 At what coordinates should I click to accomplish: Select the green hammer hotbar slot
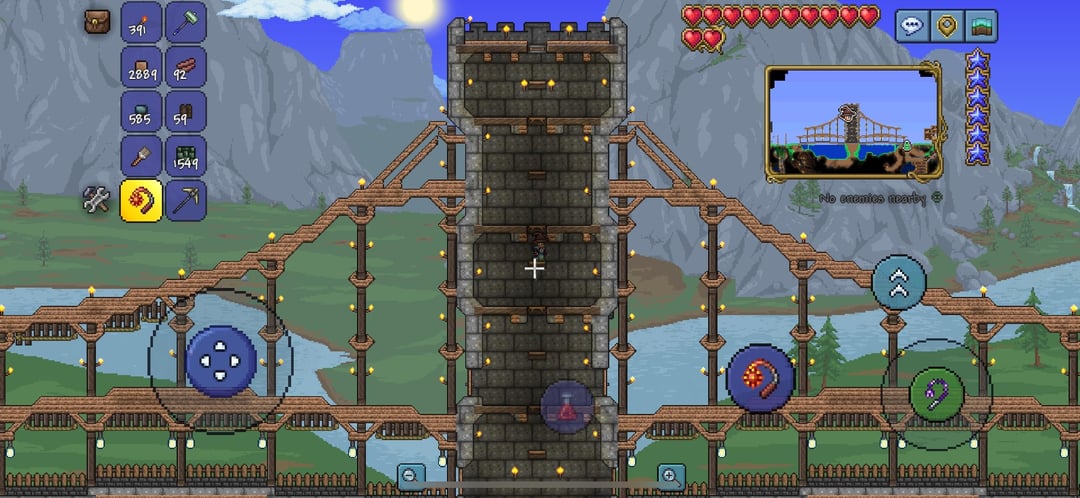tap(185, 22)
